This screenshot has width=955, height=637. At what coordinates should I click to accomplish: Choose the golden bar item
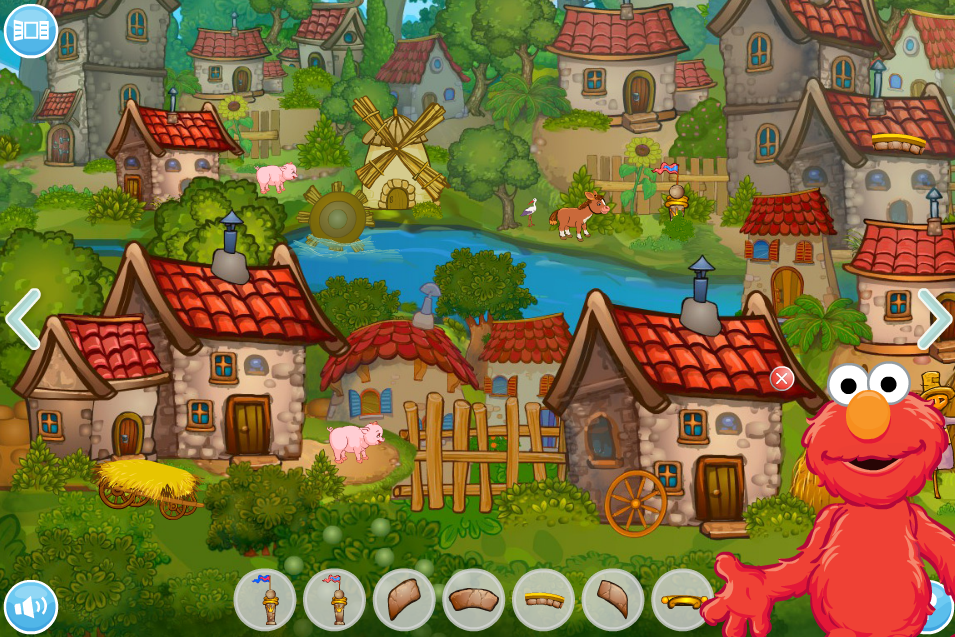coord(682,600)
